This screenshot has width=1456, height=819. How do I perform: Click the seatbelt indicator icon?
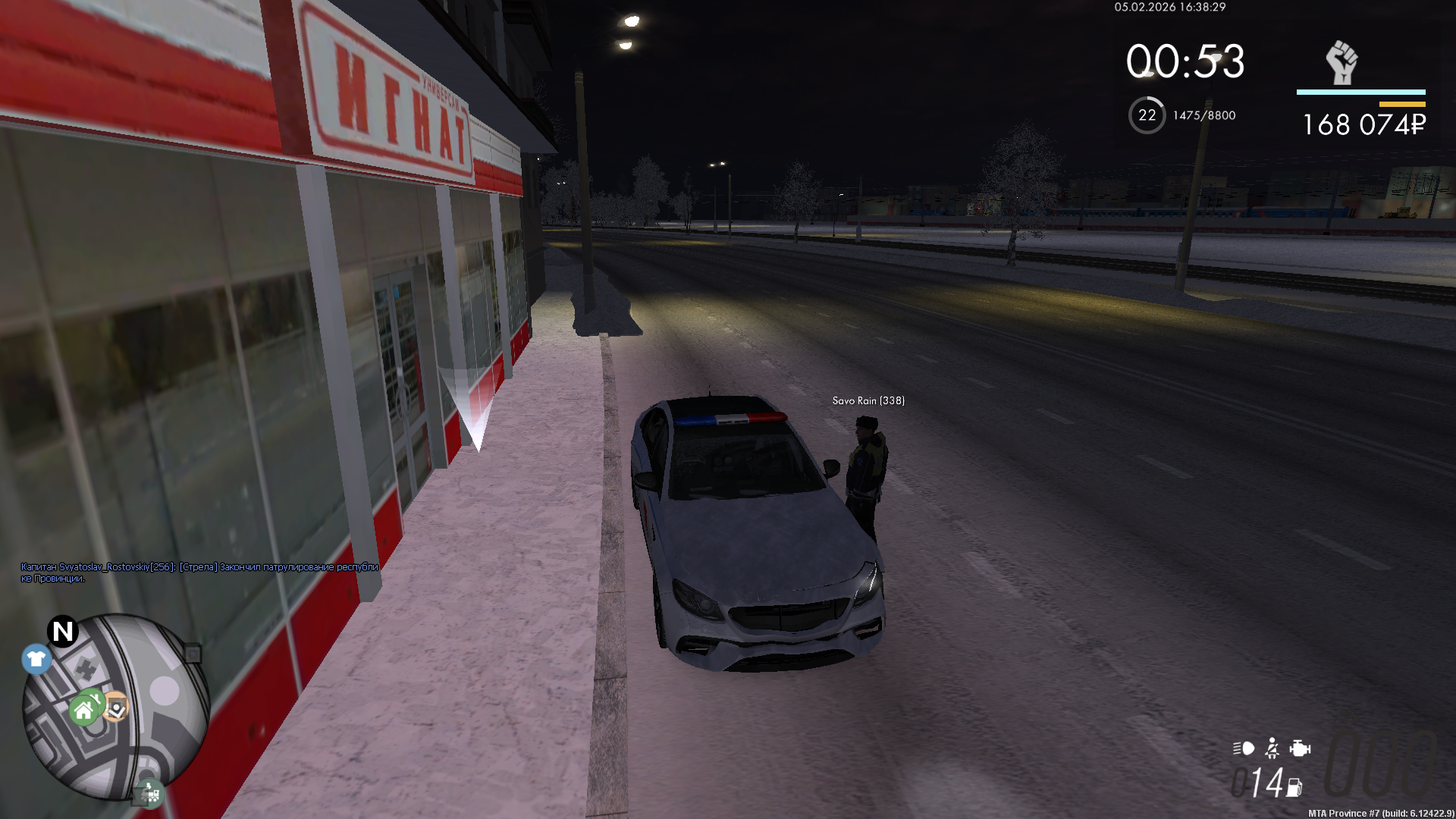[1272, 749]
